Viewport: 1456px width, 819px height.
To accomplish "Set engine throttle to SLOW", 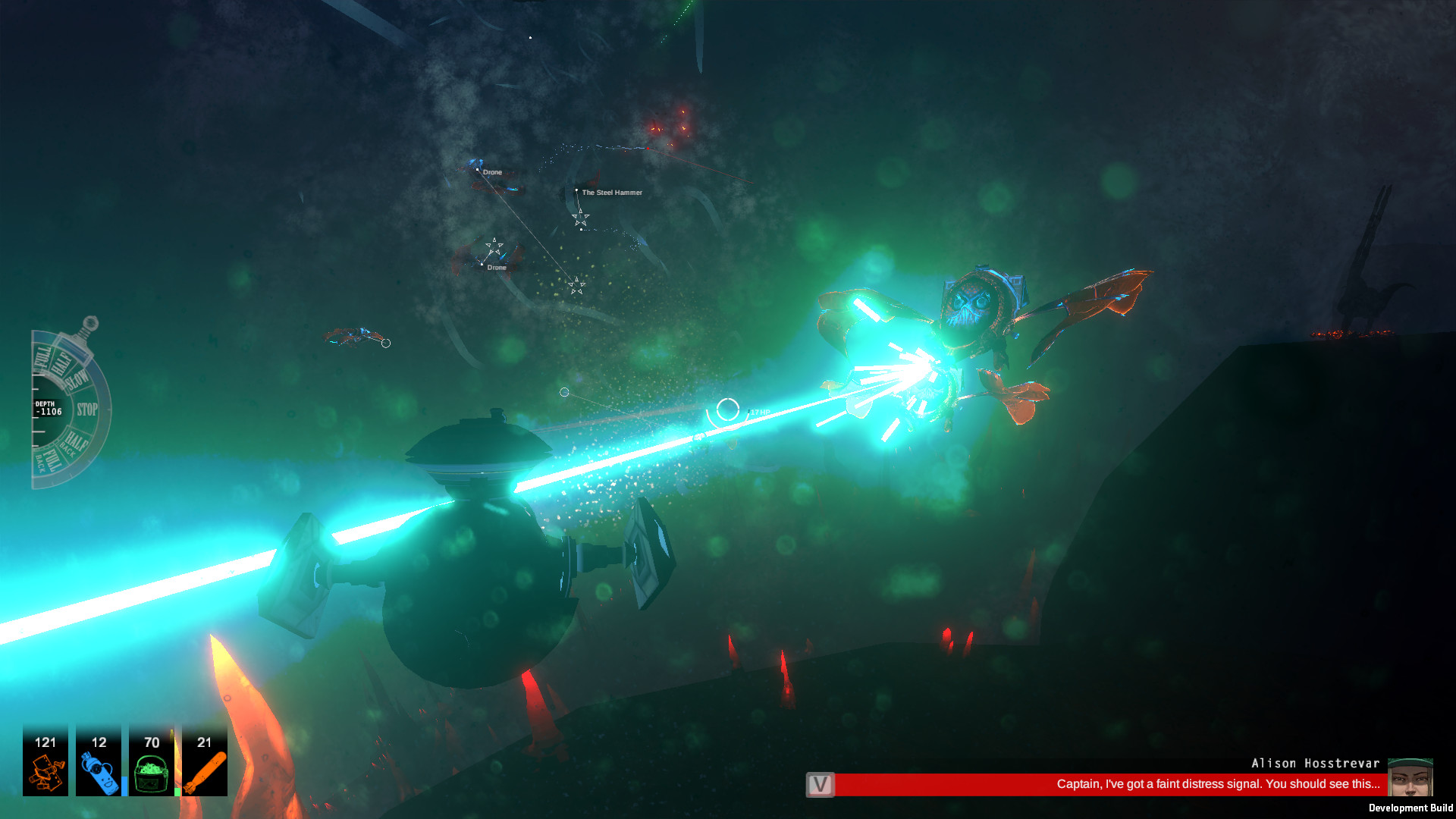I will coord(76,381).
